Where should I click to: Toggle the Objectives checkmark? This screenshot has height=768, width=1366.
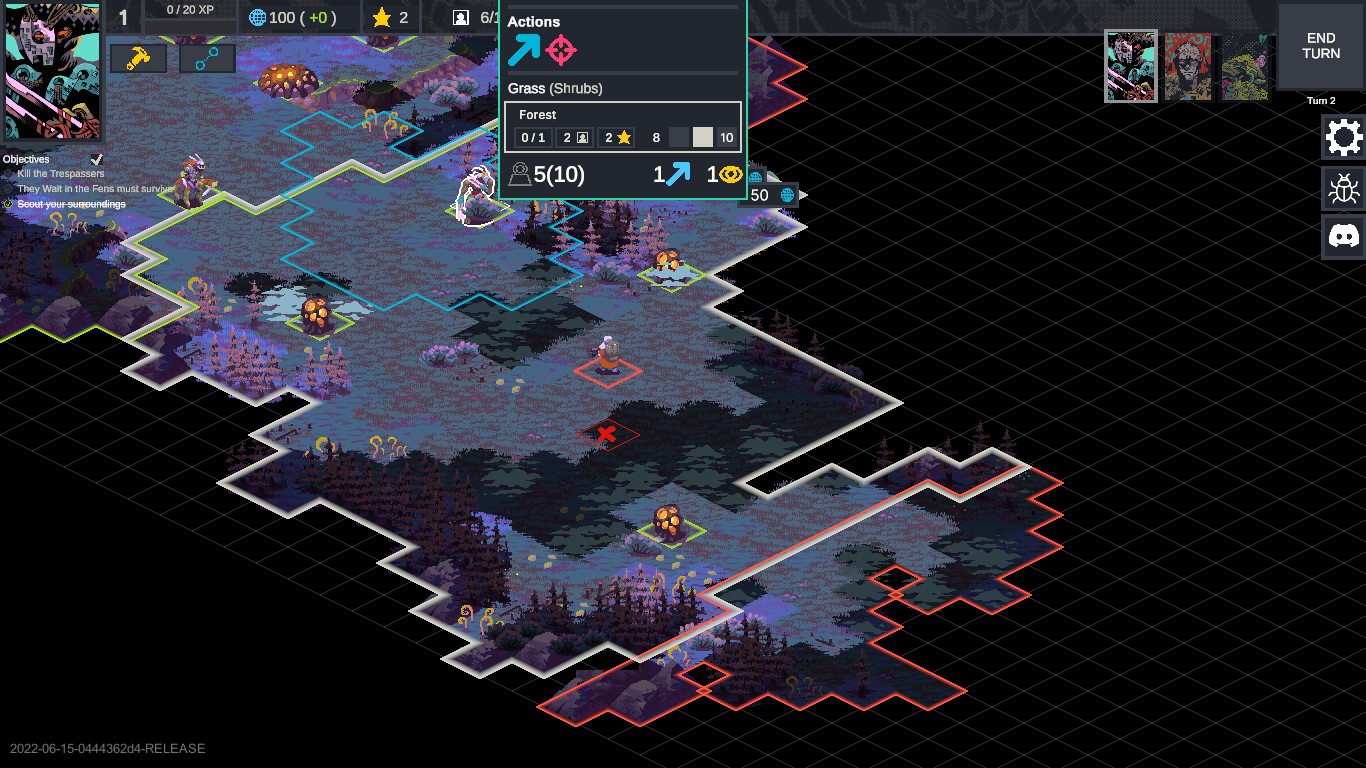pyautogui.click(x=97, y=159)
